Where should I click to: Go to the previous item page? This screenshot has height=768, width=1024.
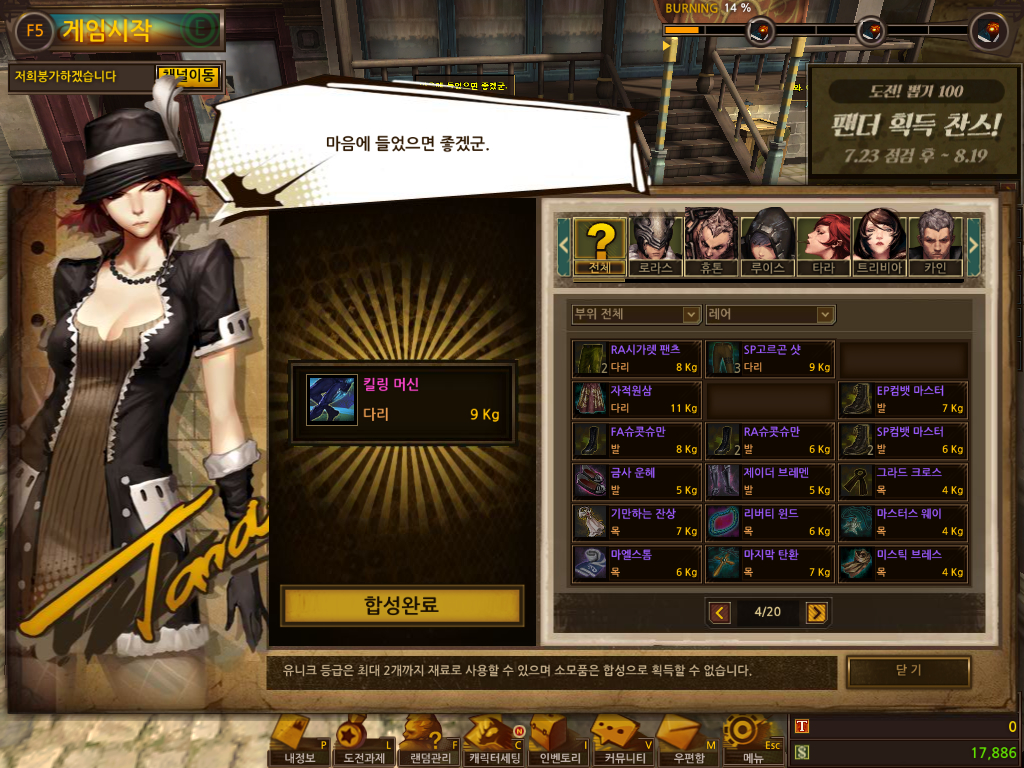click(x=719, y=612)
